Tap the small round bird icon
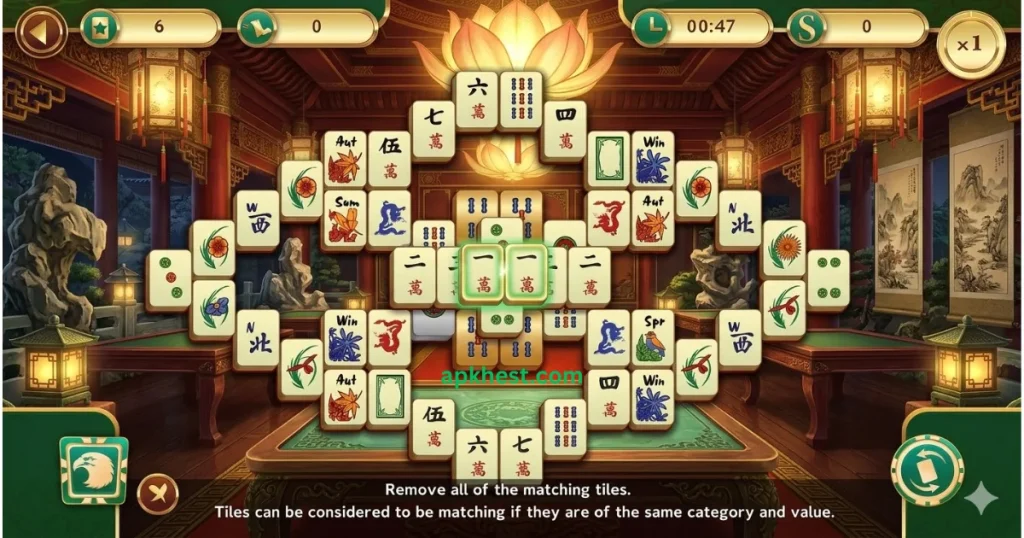The width and height of the screenshot is (1024, 538). coord(158,492)
